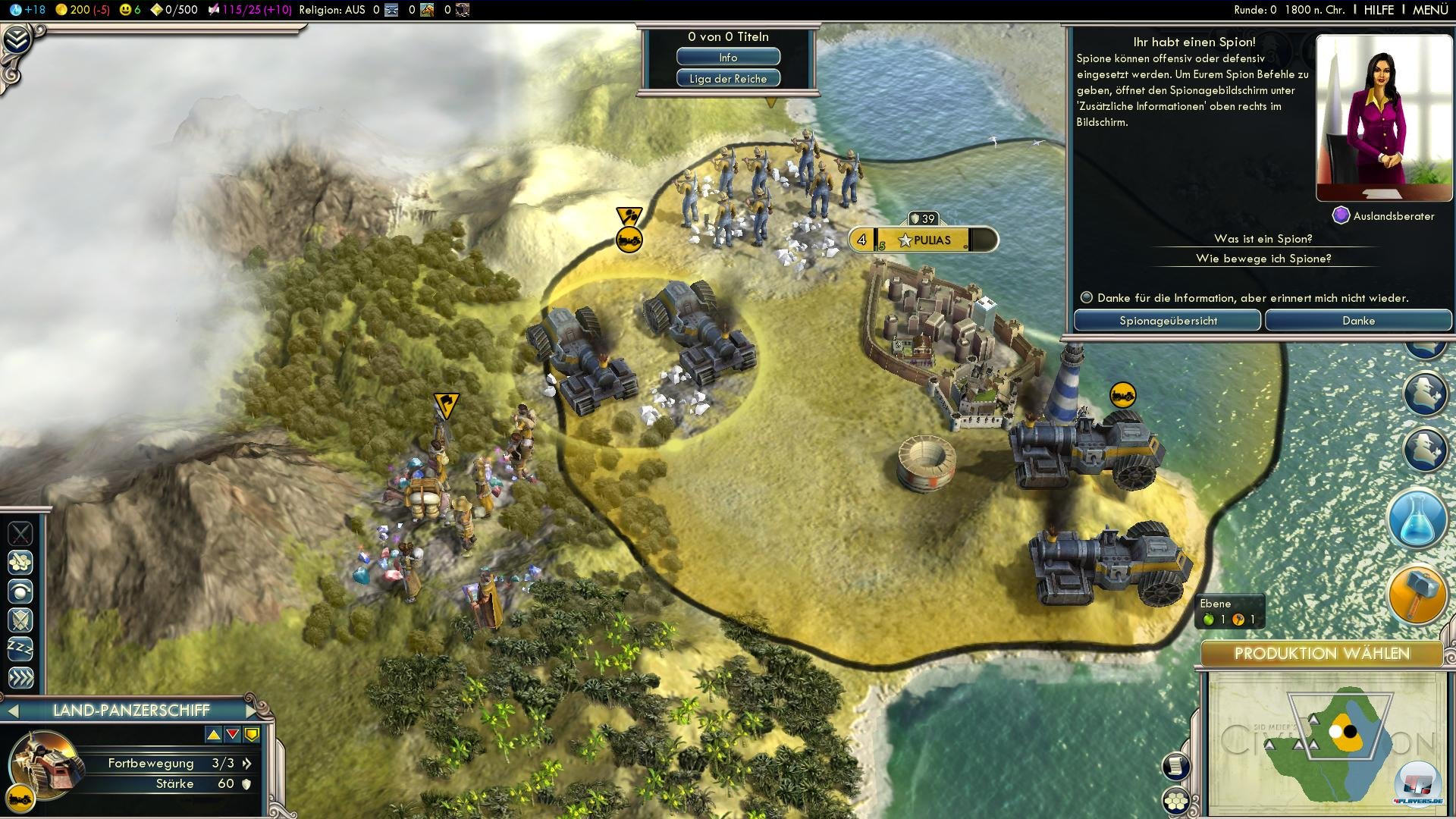Select the chevrons skip-turn unit action
The height and width of the screenshot is (819, 1456).
click(x=20, y=677)
